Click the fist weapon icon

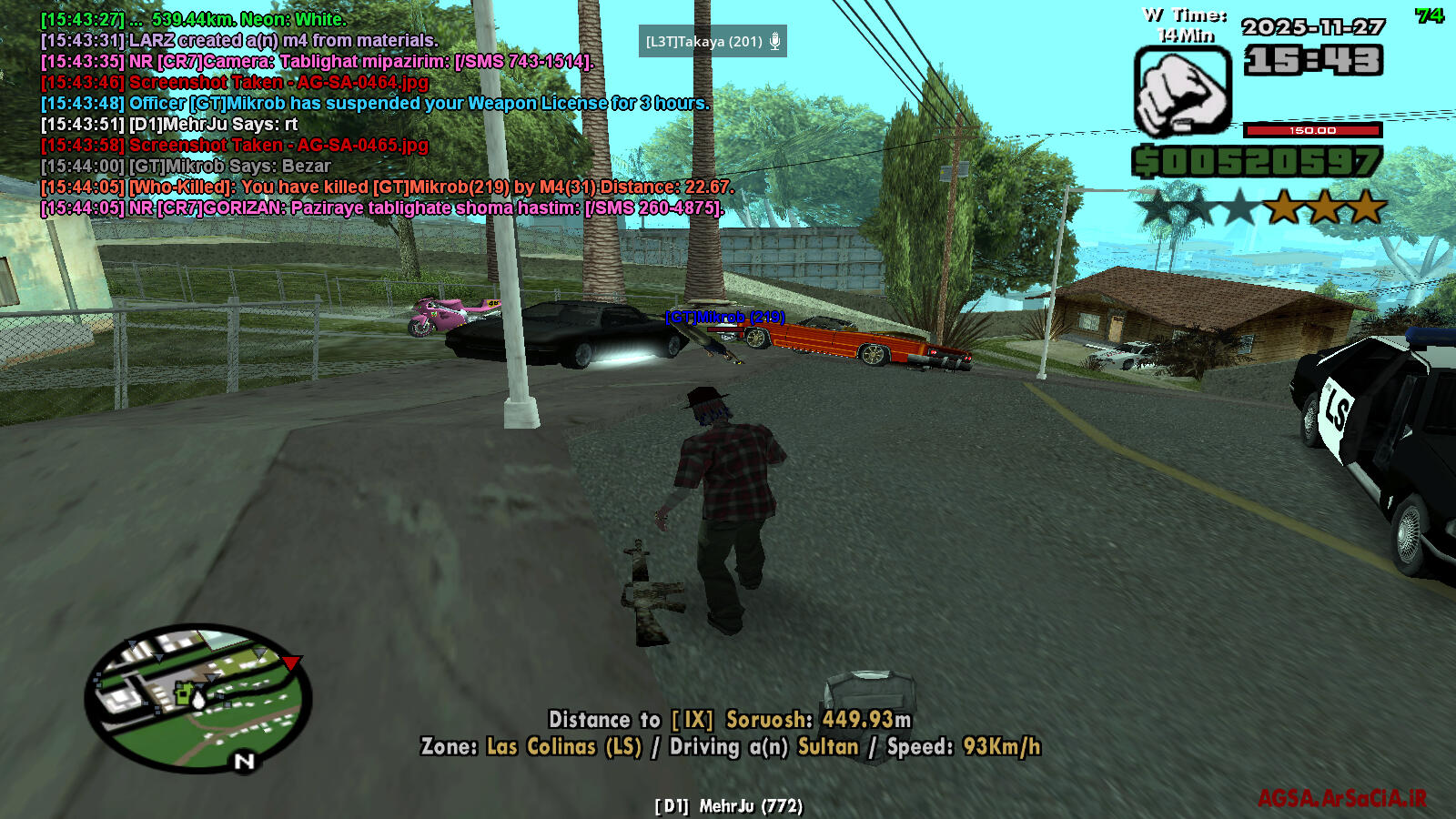pos(1181,91)
